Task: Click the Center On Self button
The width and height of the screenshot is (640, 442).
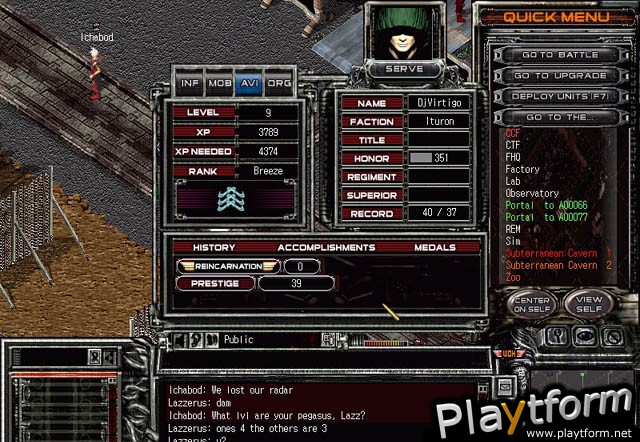Action: coord(530,303)
